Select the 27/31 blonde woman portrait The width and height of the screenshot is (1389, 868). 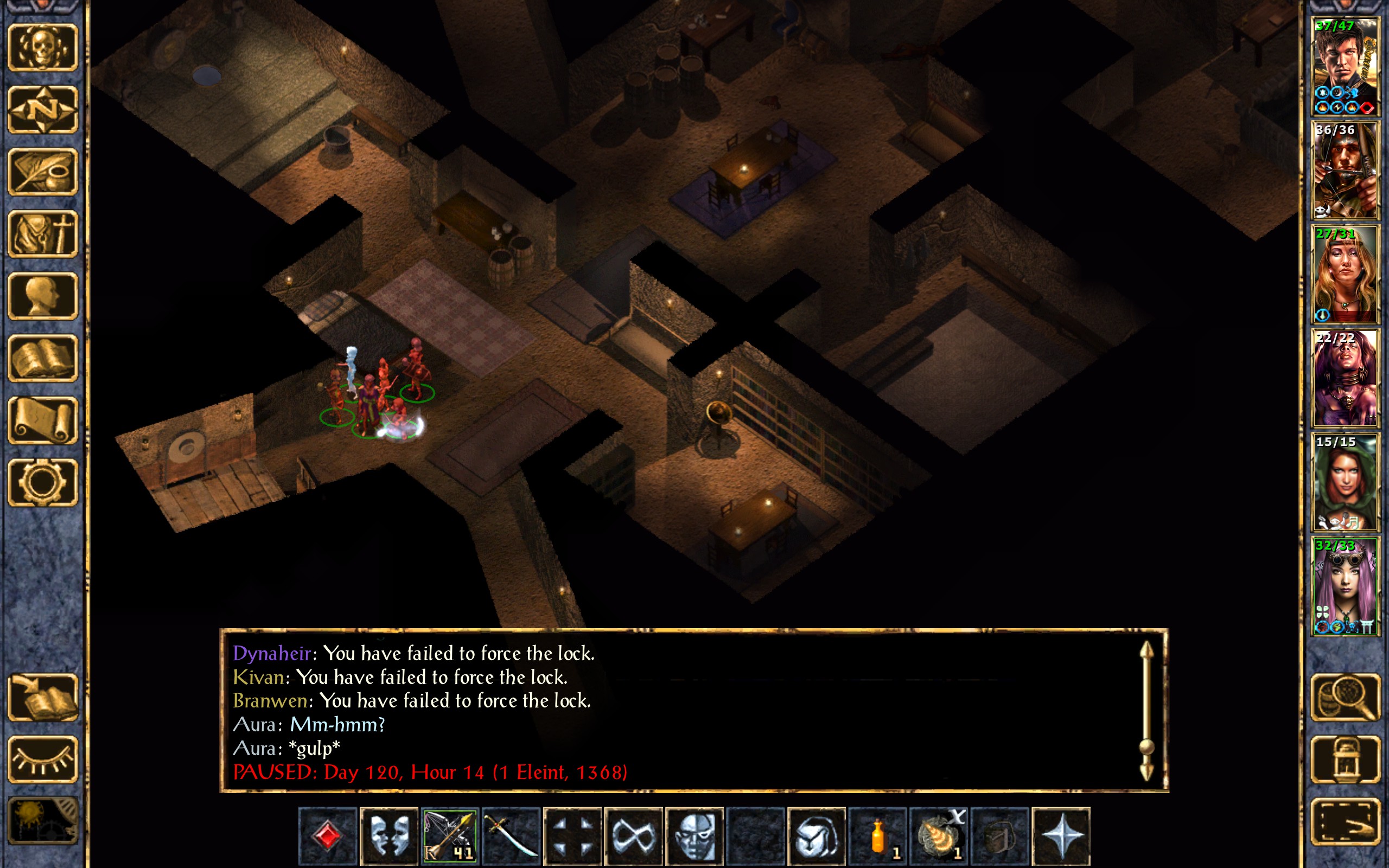(1345, 275)
